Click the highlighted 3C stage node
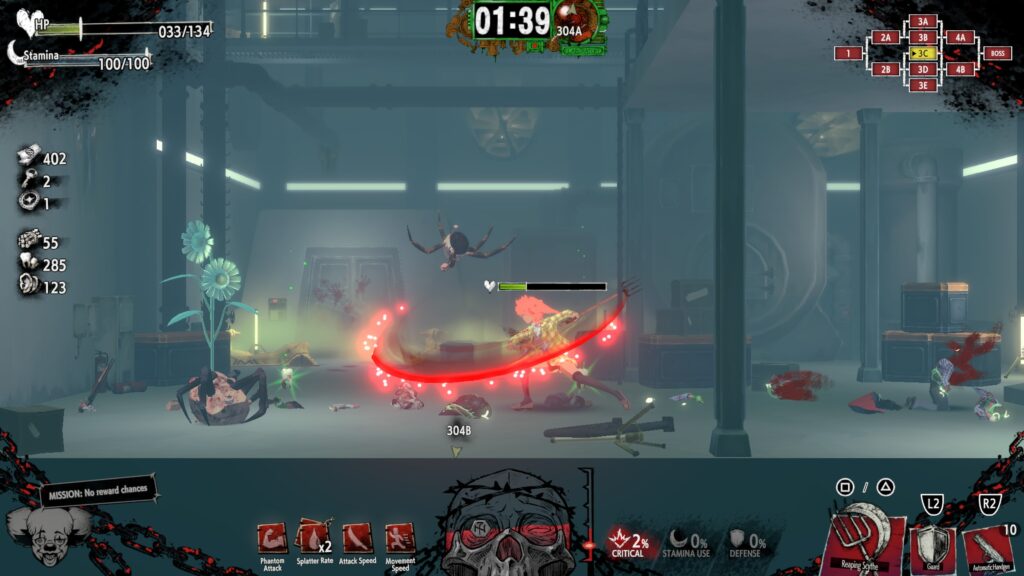This screenshot has height=576, width=1024. [923, 53]
